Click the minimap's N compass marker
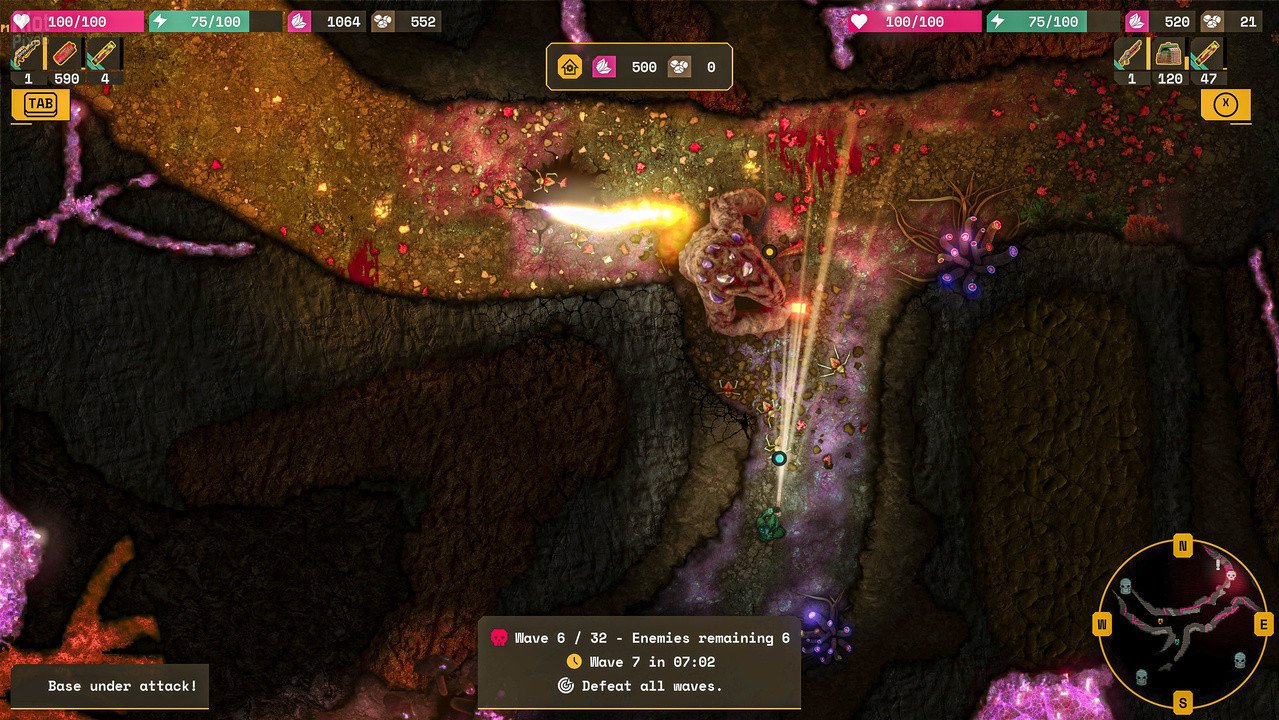Image resolution: width=1279 pixels, height=720 pixels. [x=1183, y=546]
